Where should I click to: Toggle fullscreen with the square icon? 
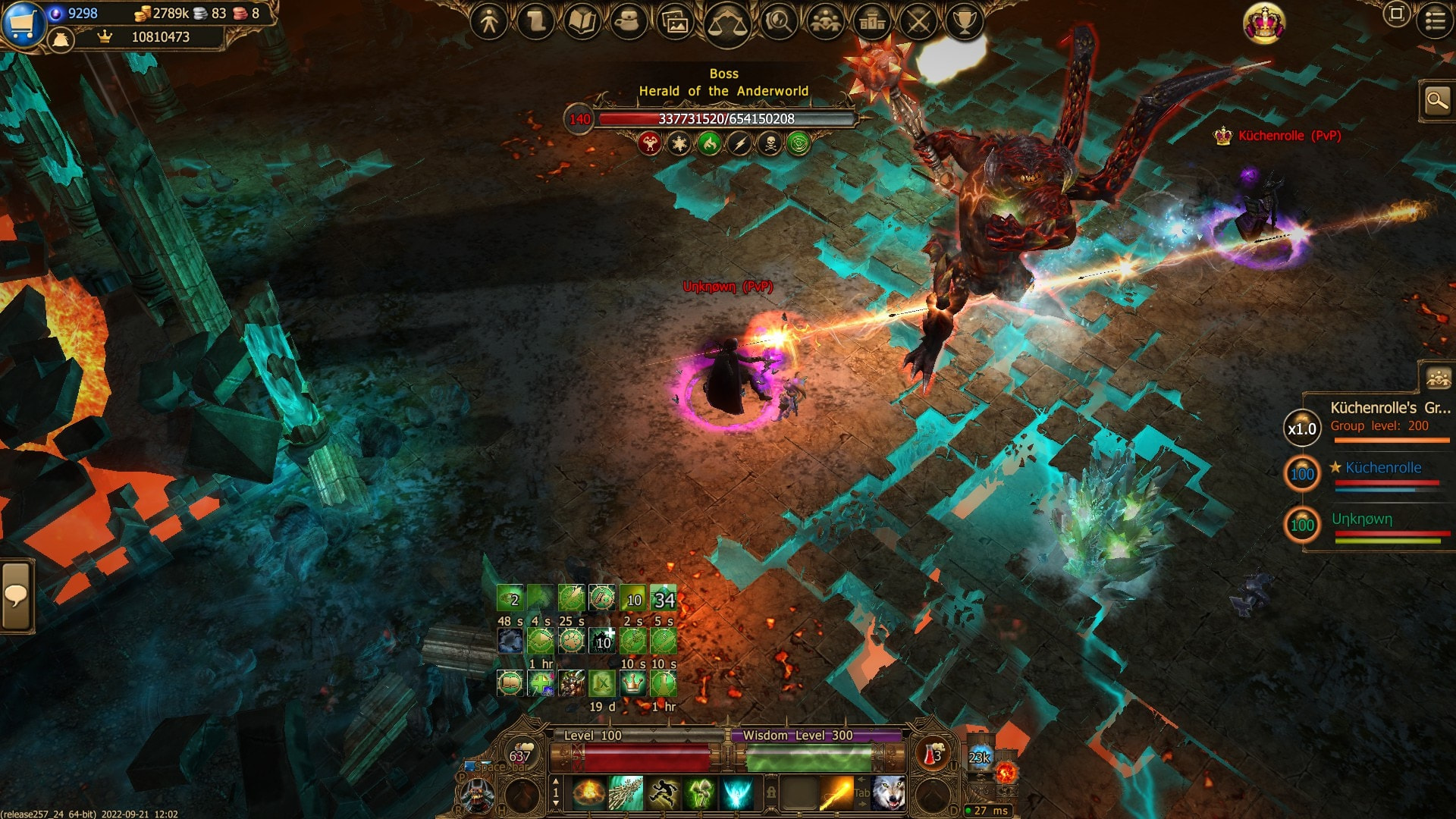1396,14
